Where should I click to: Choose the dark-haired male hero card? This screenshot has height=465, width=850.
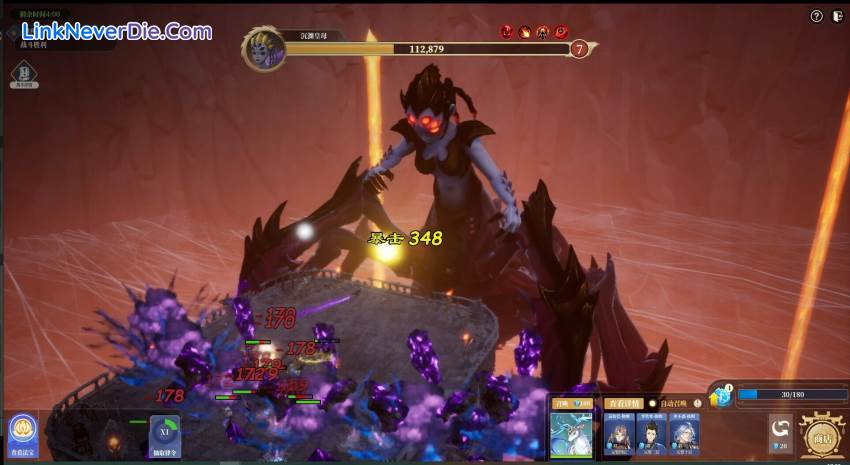click(x=652, y=434)
